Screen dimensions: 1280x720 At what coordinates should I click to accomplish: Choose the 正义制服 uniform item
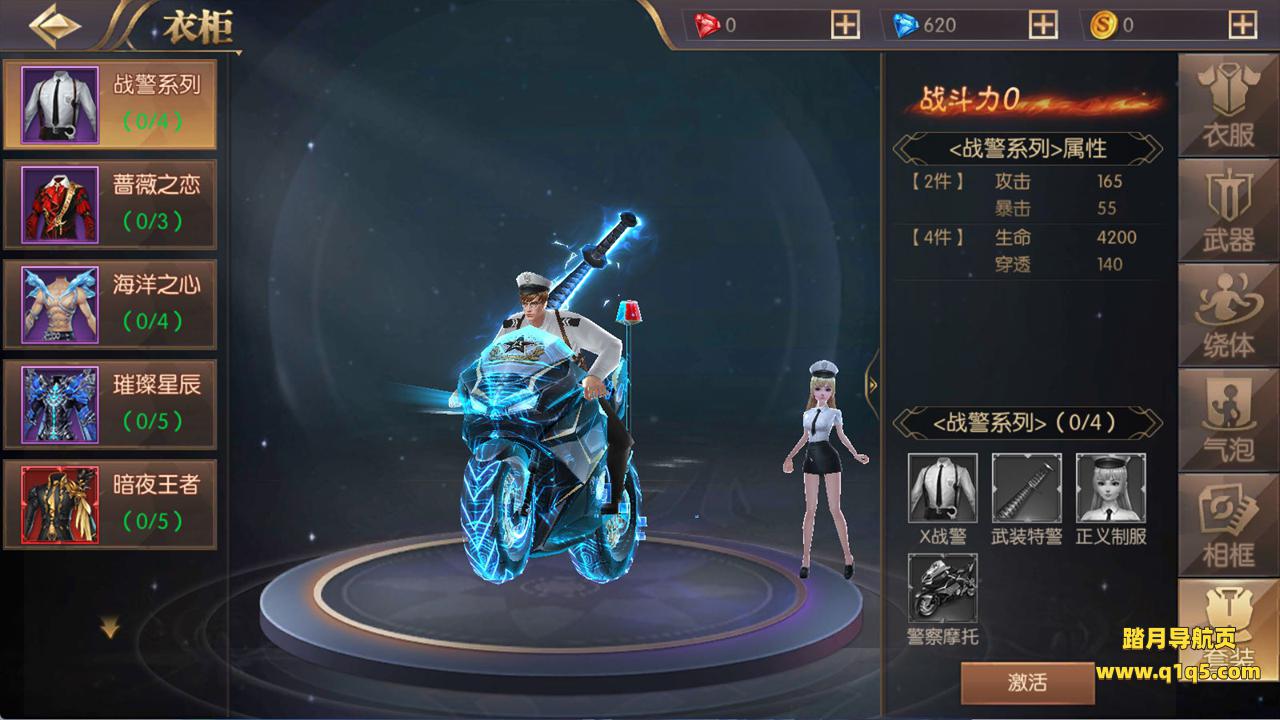pyautogui.click(x=1110, y=488)
